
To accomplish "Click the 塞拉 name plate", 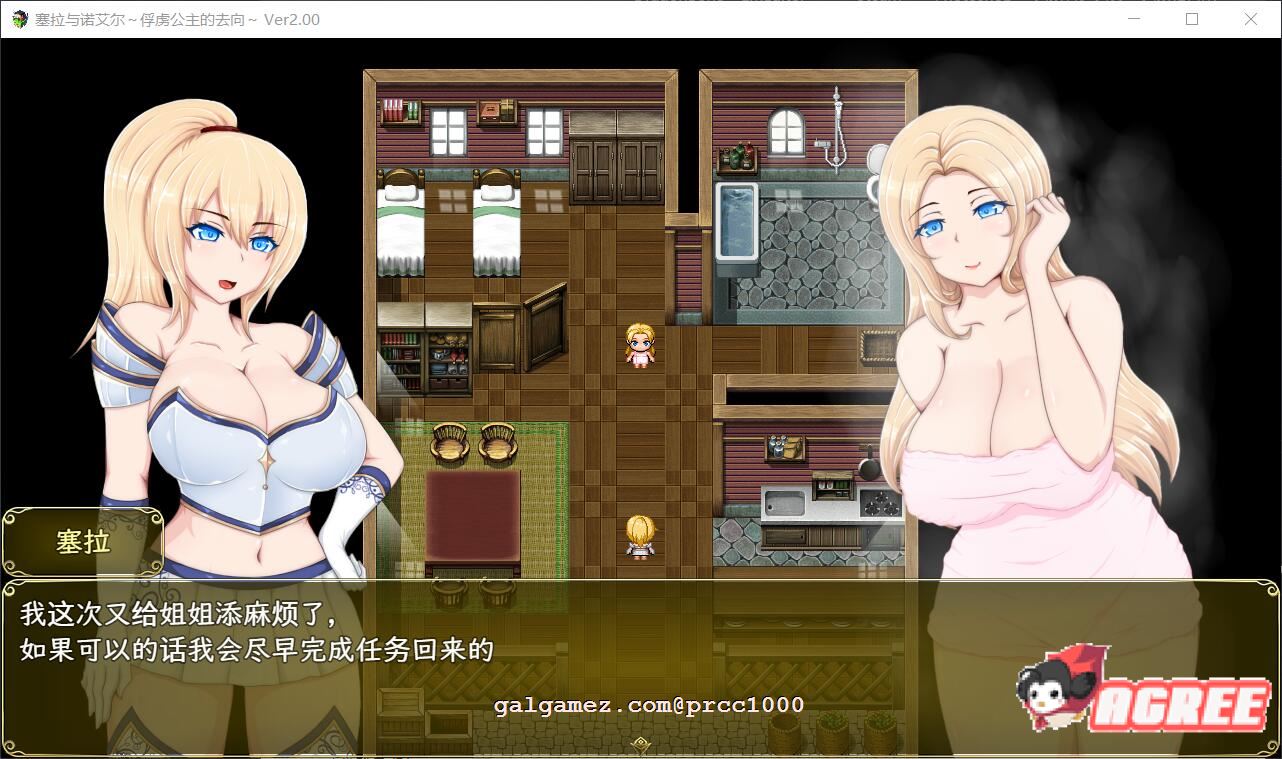I will pyautogui.click(x=83, y=542).
